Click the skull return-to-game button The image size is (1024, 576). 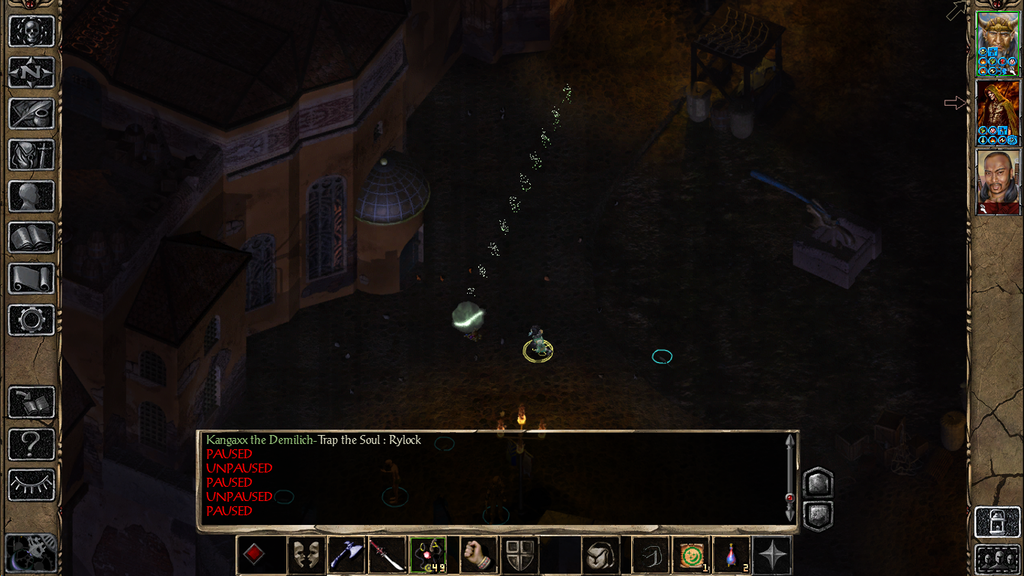31,30
